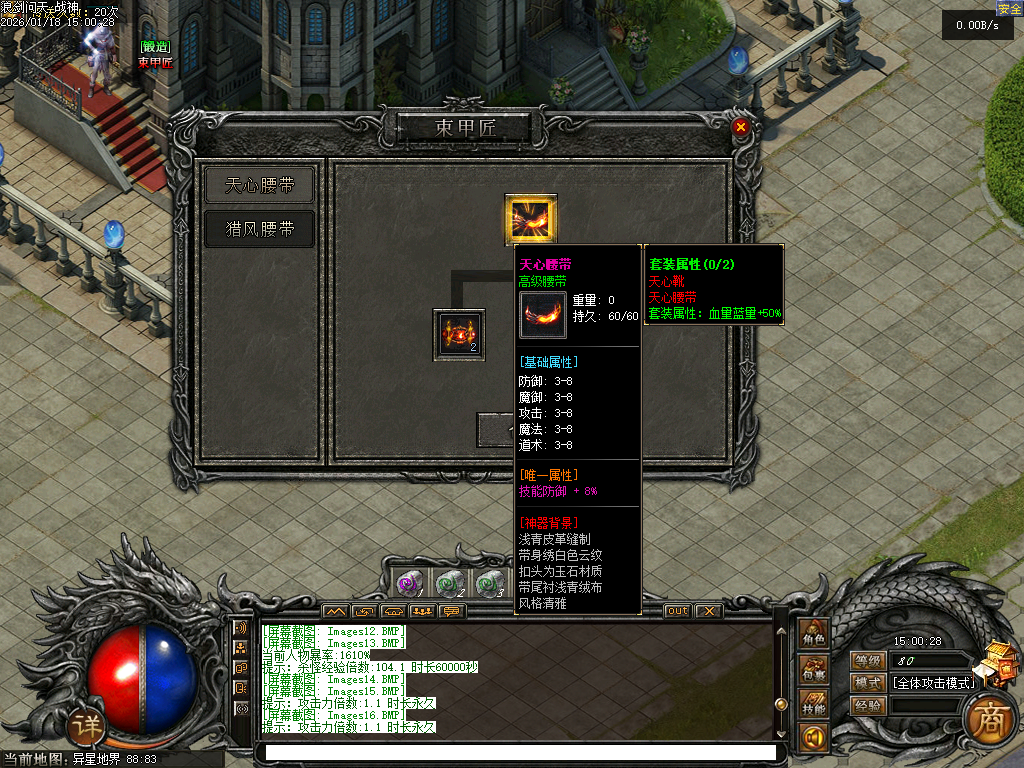The image size is (1024, 768).
Task: Use the green spiral stone in slot 2
Action: pos(449,582)
